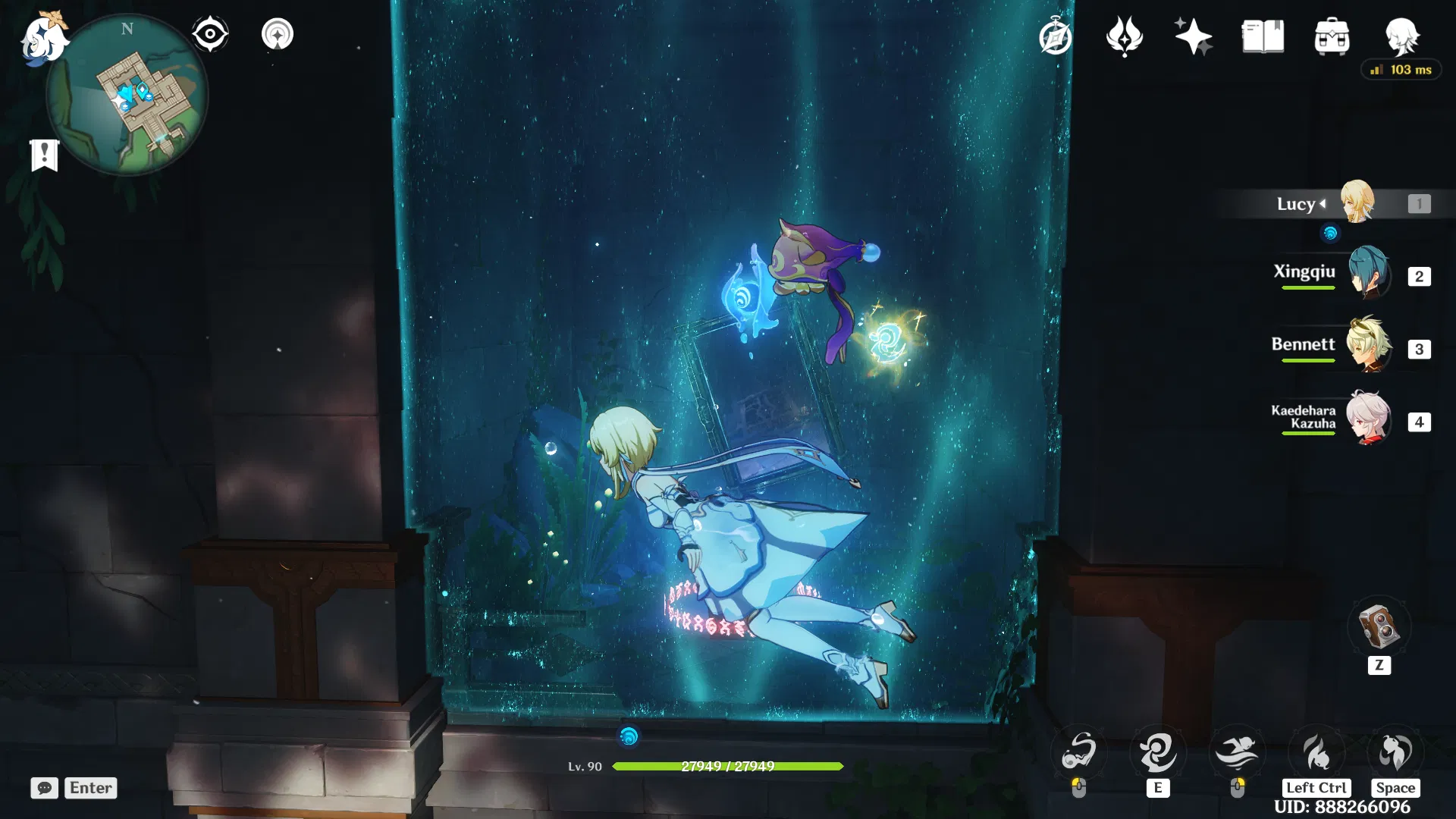Activate the Kamera with the Z icon
This screenshot has height=819, width=1456.
[x=1379, y=627]
